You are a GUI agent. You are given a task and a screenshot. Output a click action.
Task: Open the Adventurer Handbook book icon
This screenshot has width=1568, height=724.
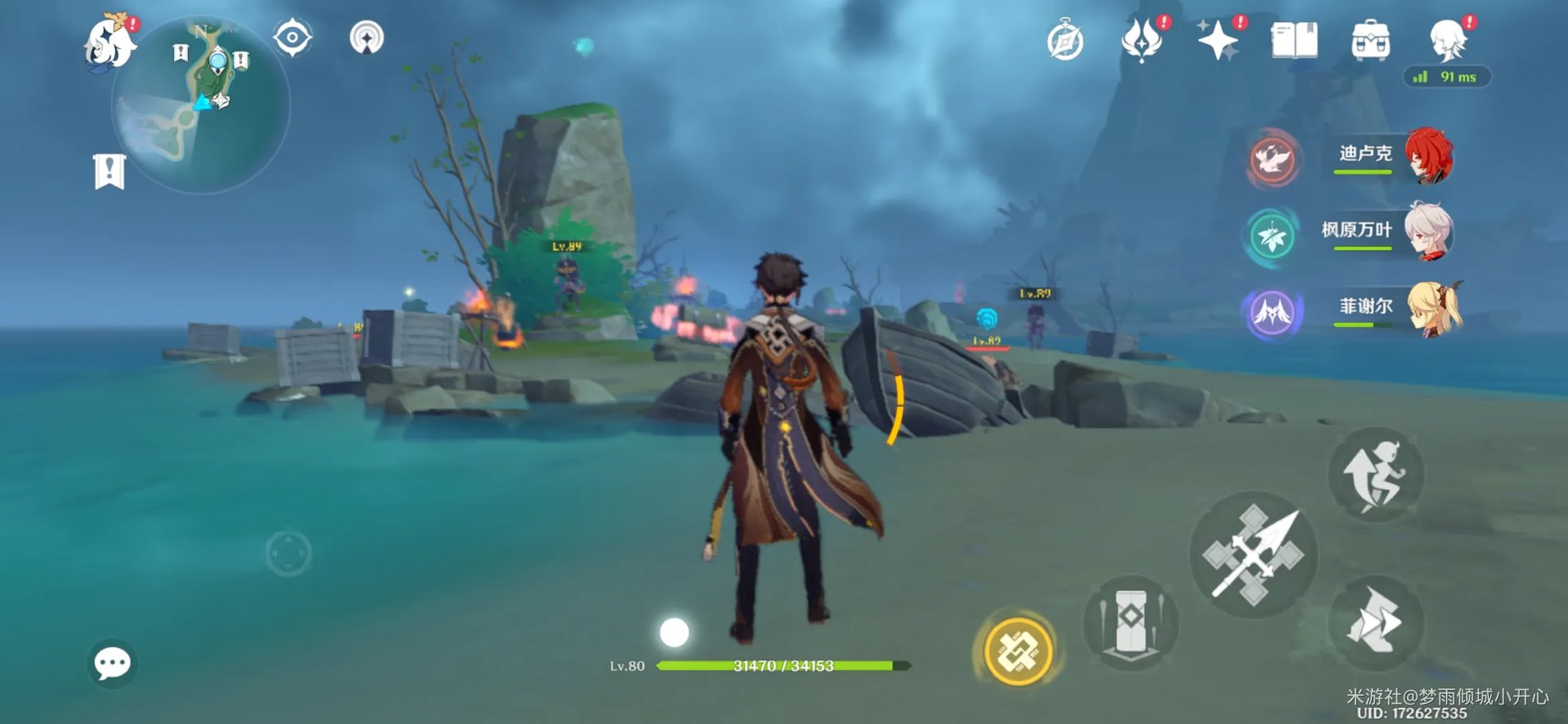(1294, 40)
